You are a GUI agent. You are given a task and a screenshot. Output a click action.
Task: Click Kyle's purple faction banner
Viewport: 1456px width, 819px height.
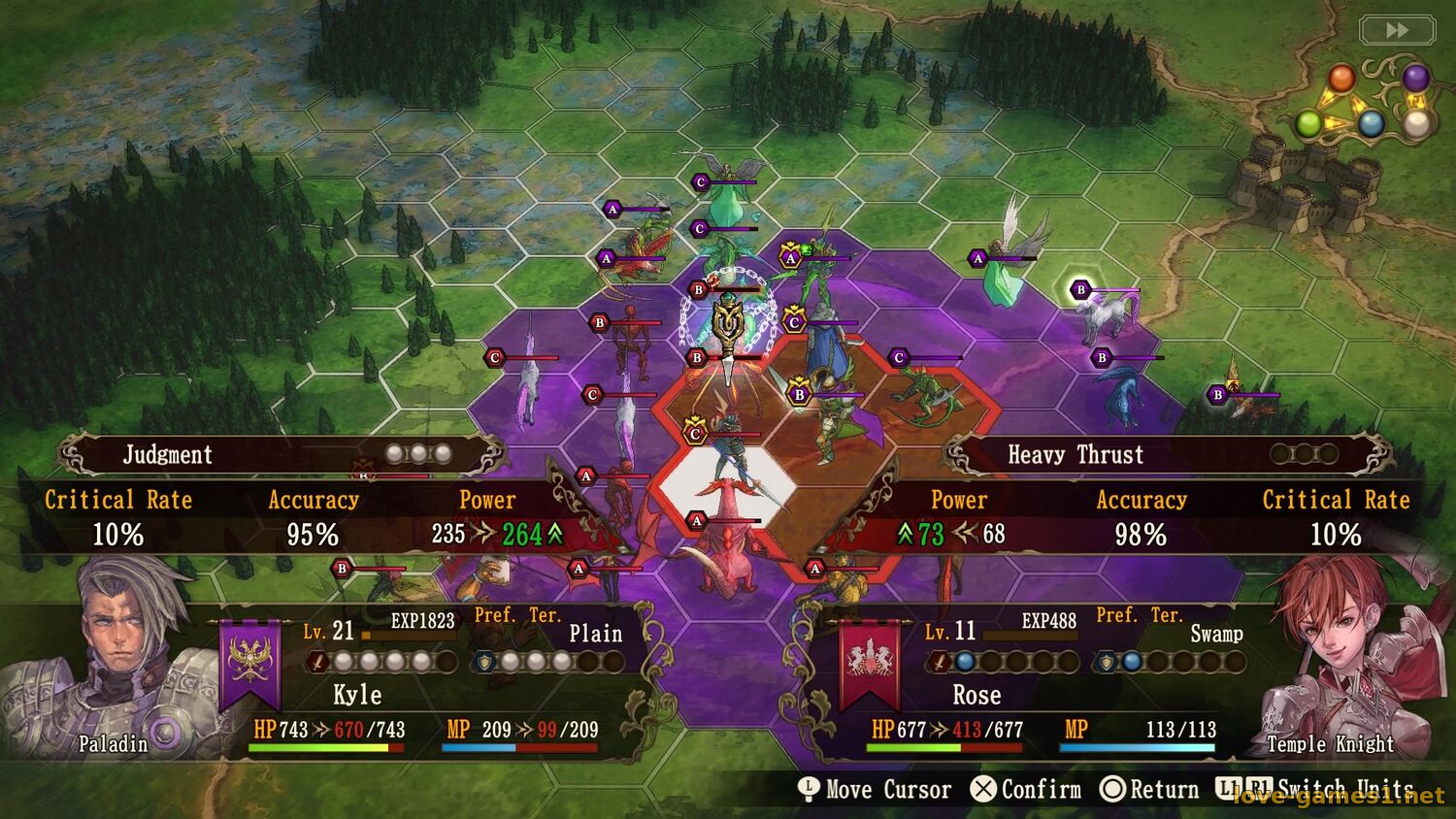pyautogui.click(x=250, y=665)
